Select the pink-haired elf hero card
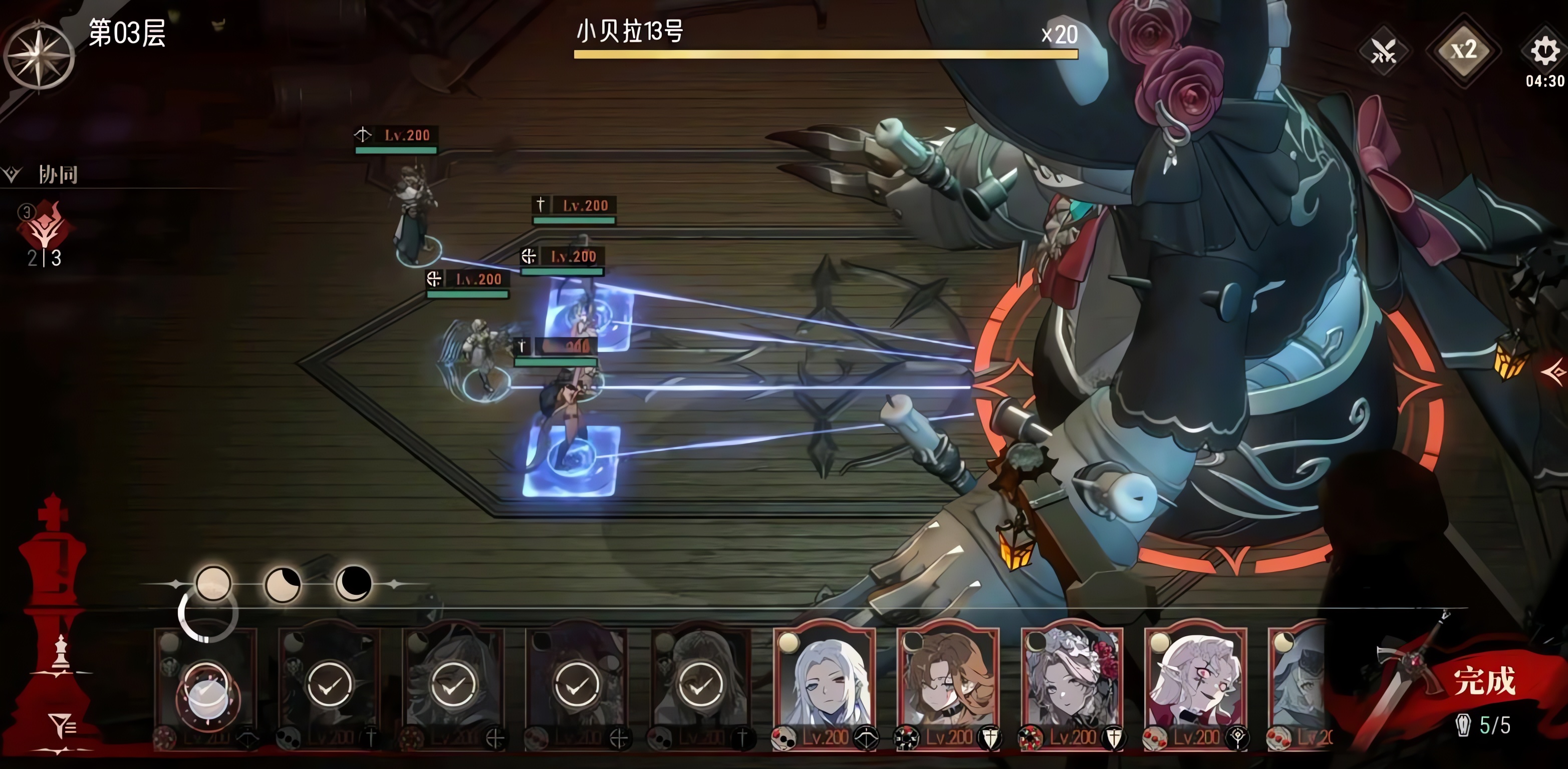This screenshot has width=1568, height=769. click(1195, 684)
